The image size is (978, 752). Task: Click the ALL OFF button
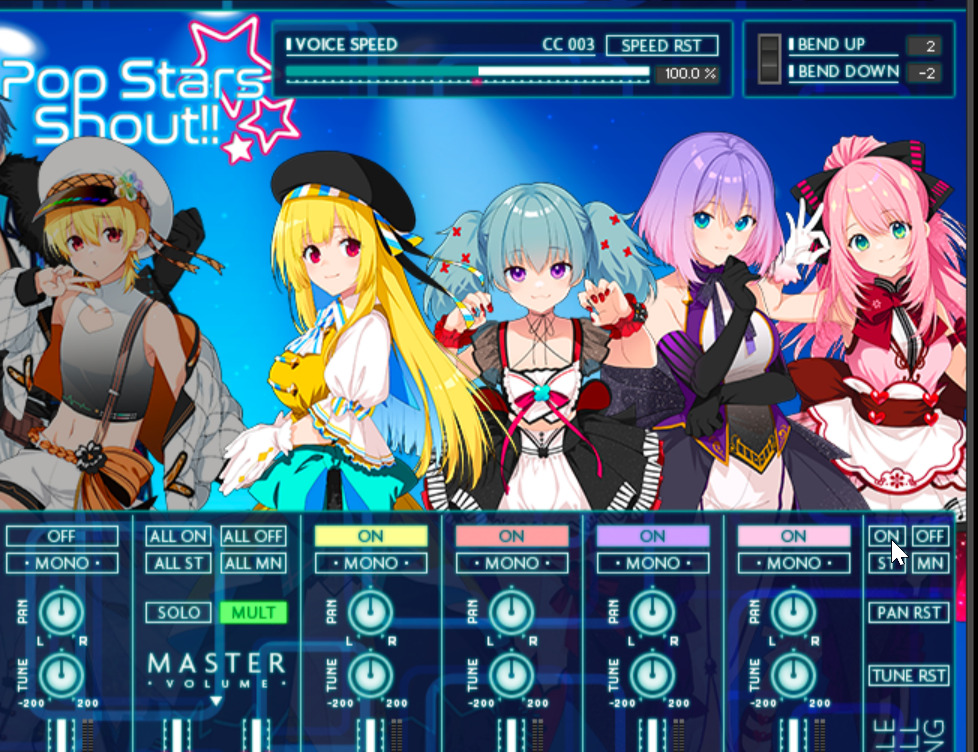click(253, 536)
